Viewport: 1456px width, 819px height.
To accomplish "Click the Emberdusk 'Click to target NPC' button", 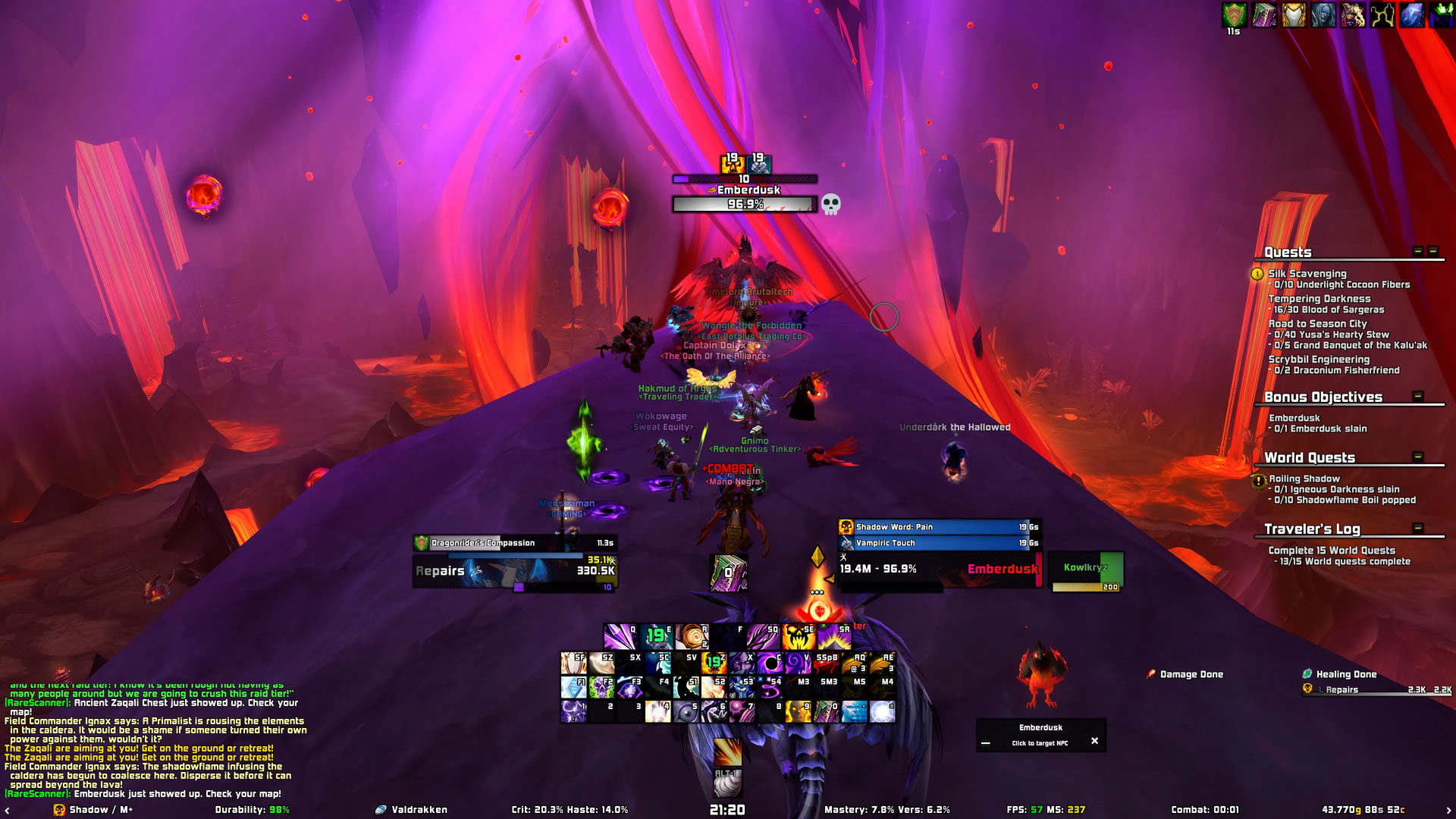I will click(x=1040, y=743).
